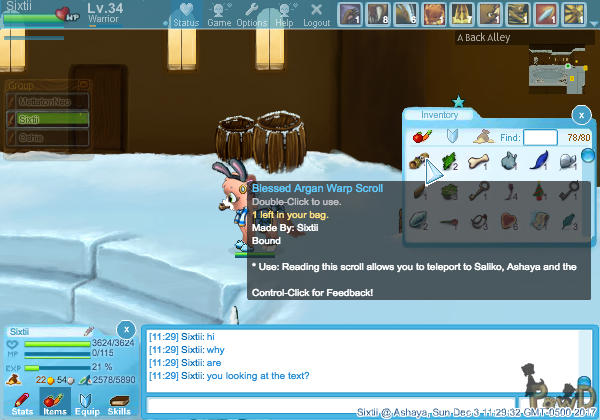Screen dimensions: 600x420
Task: Open the Status menu
Action: point(185,15)
